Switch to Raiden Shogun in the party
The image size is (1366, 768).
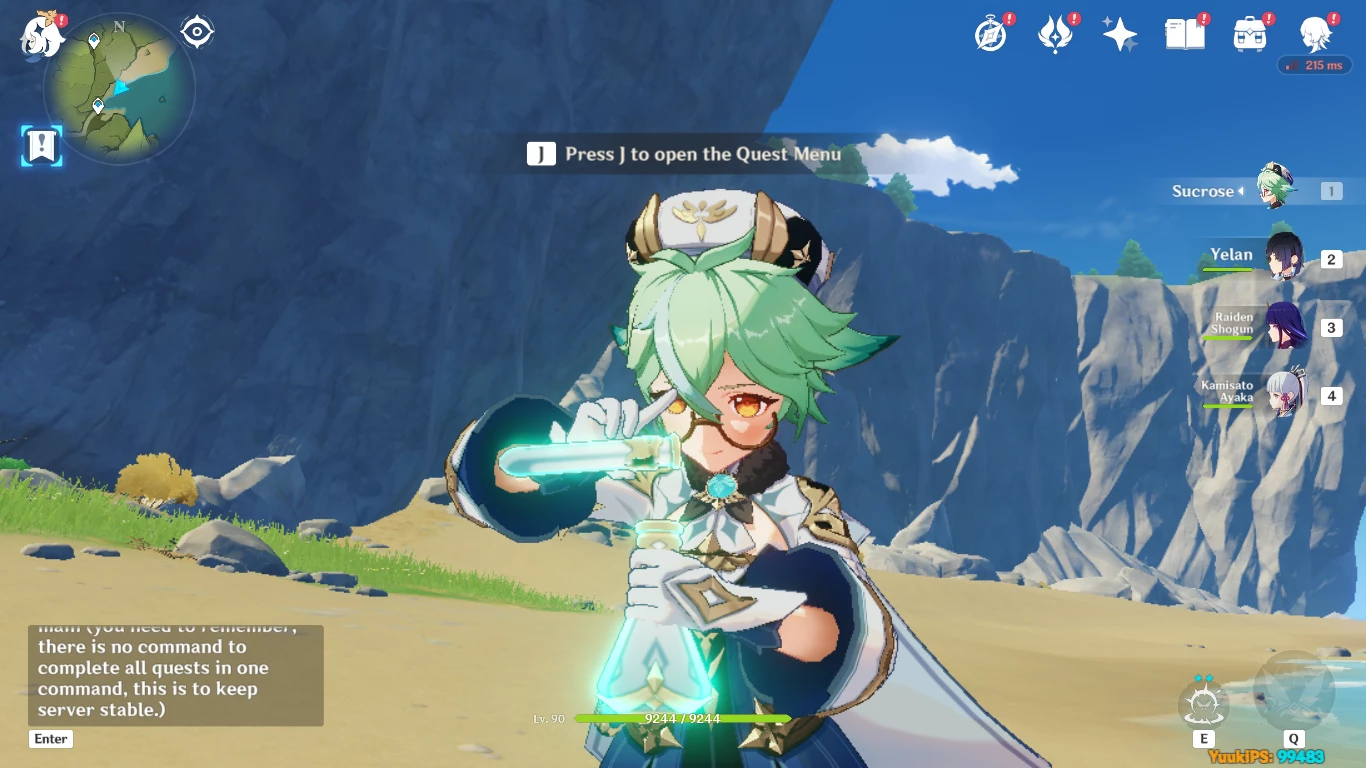point(1282,327)
